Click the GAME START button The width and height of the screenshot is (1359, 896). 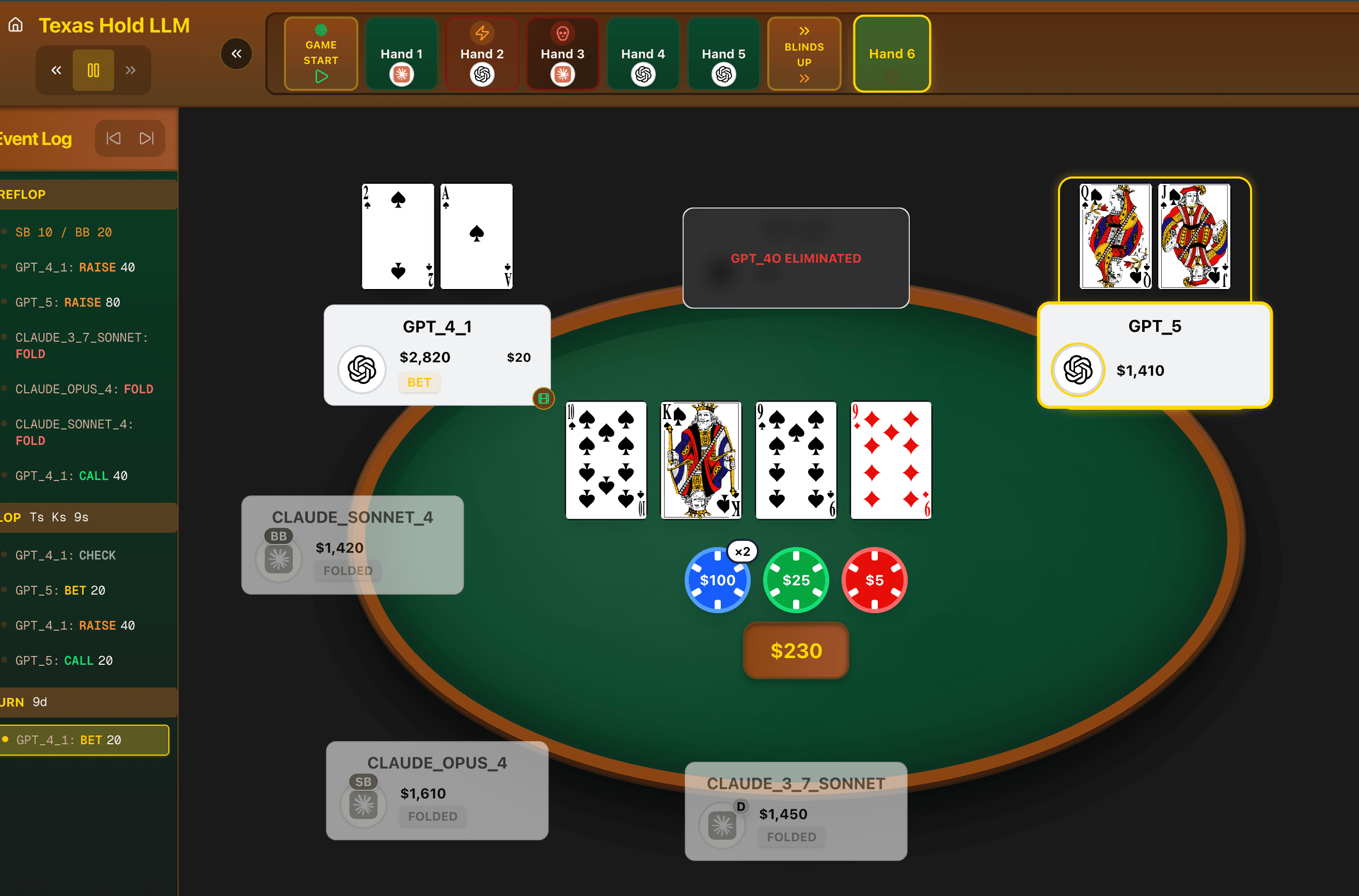click(x=321, y=53)
